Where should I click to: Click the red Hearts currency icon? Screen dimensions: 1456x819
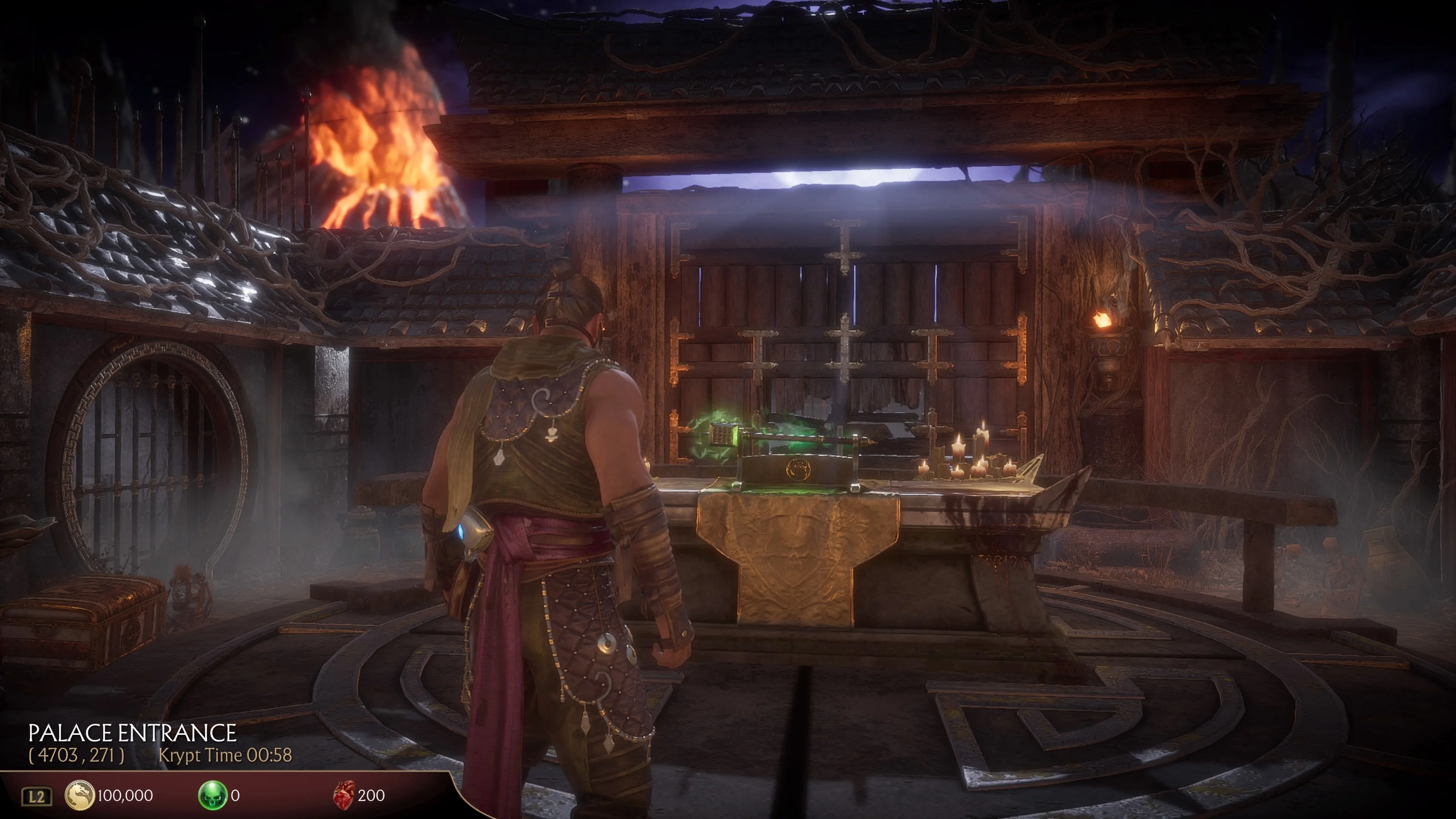pyautogui.click(x=344, y=795)
